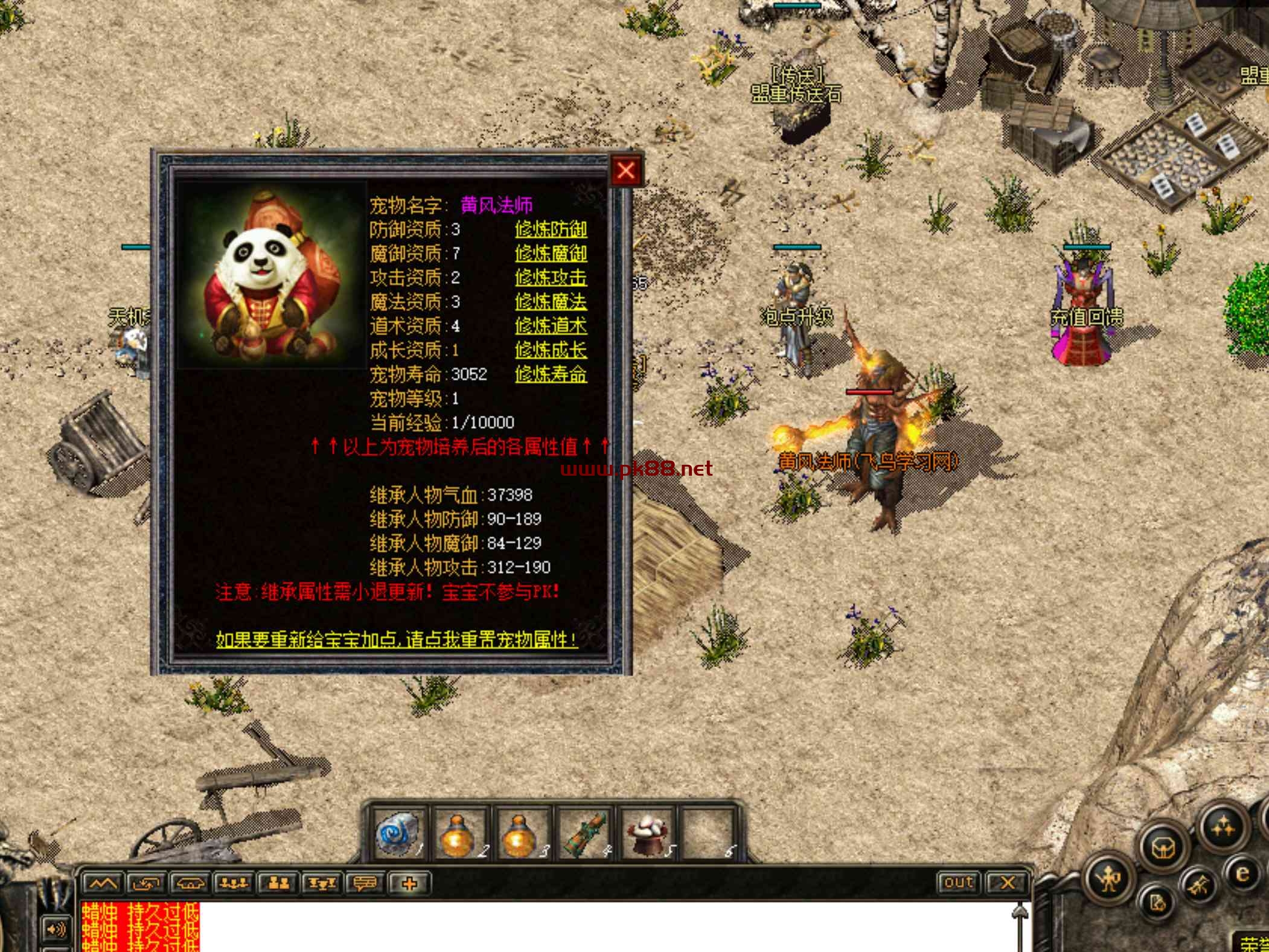Reset pet attributes via the bottom yellow link

pyautogui.click(x=397, y=640)
